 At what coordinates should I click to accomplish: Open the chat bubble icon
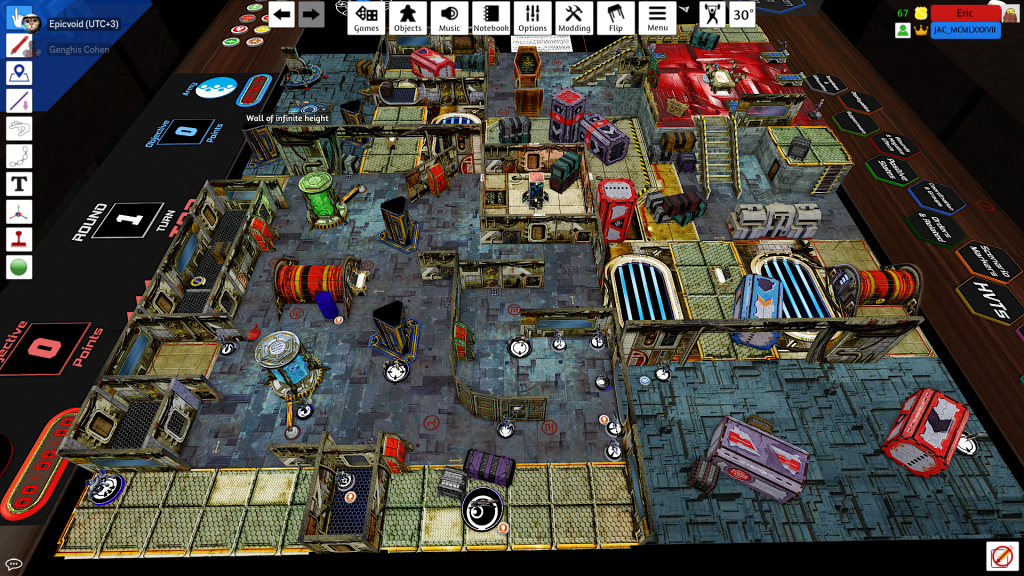[x=14, y=564]
